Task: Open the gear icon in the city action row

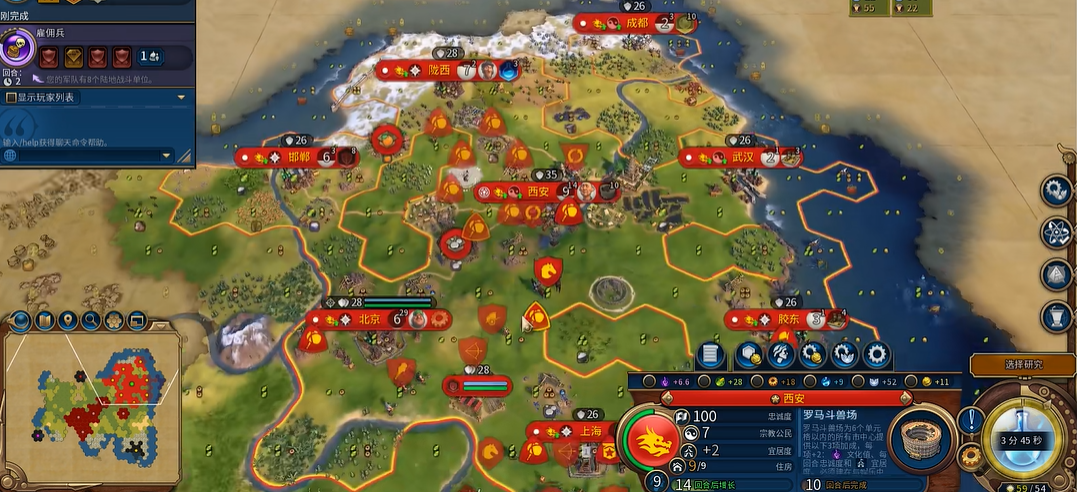Action: (876, 354)
